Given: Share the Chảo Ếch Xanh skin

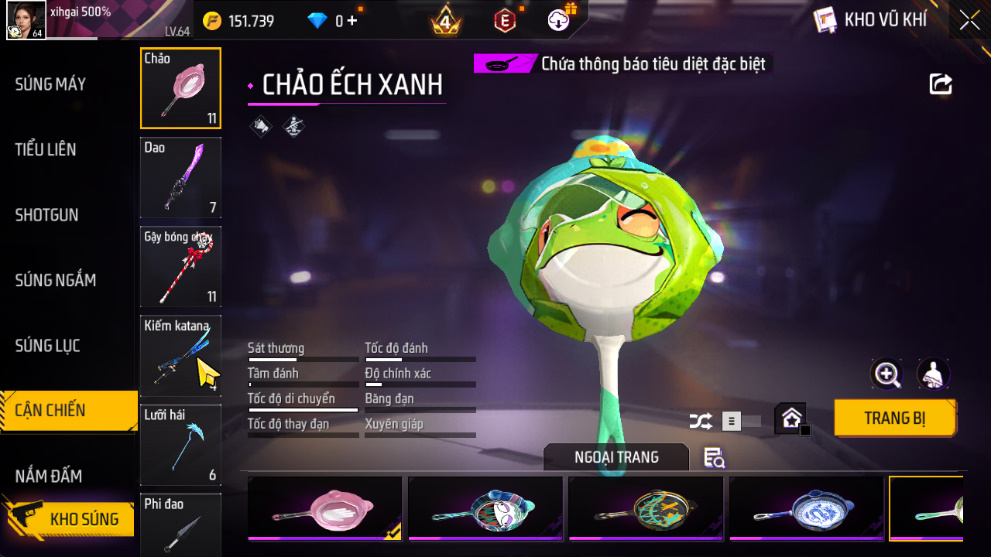Looking at the screenshot, I should pyautogui.click(x=941, y=84).
